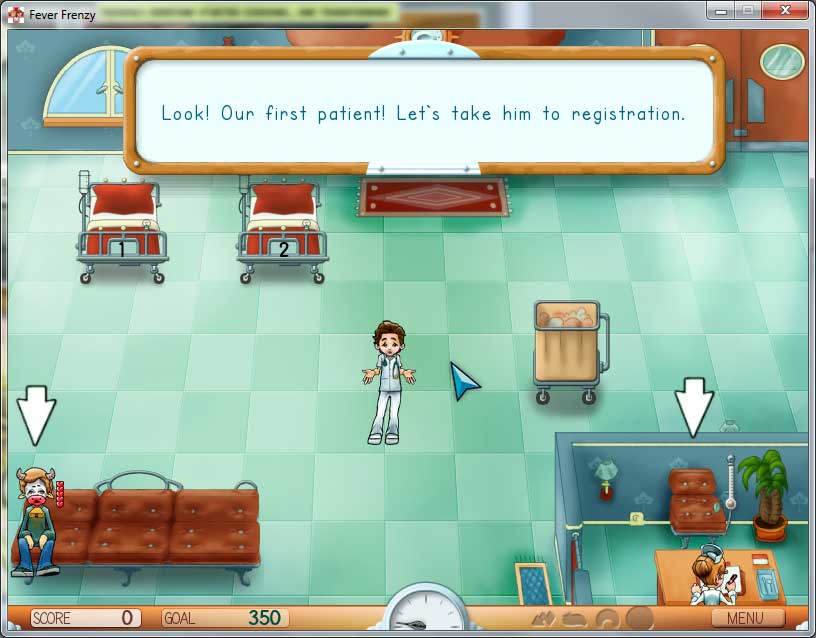Screen dimensions: 816x638
Task: Open the MENU button
Action: pyautogui.click(x=748, y=618)
